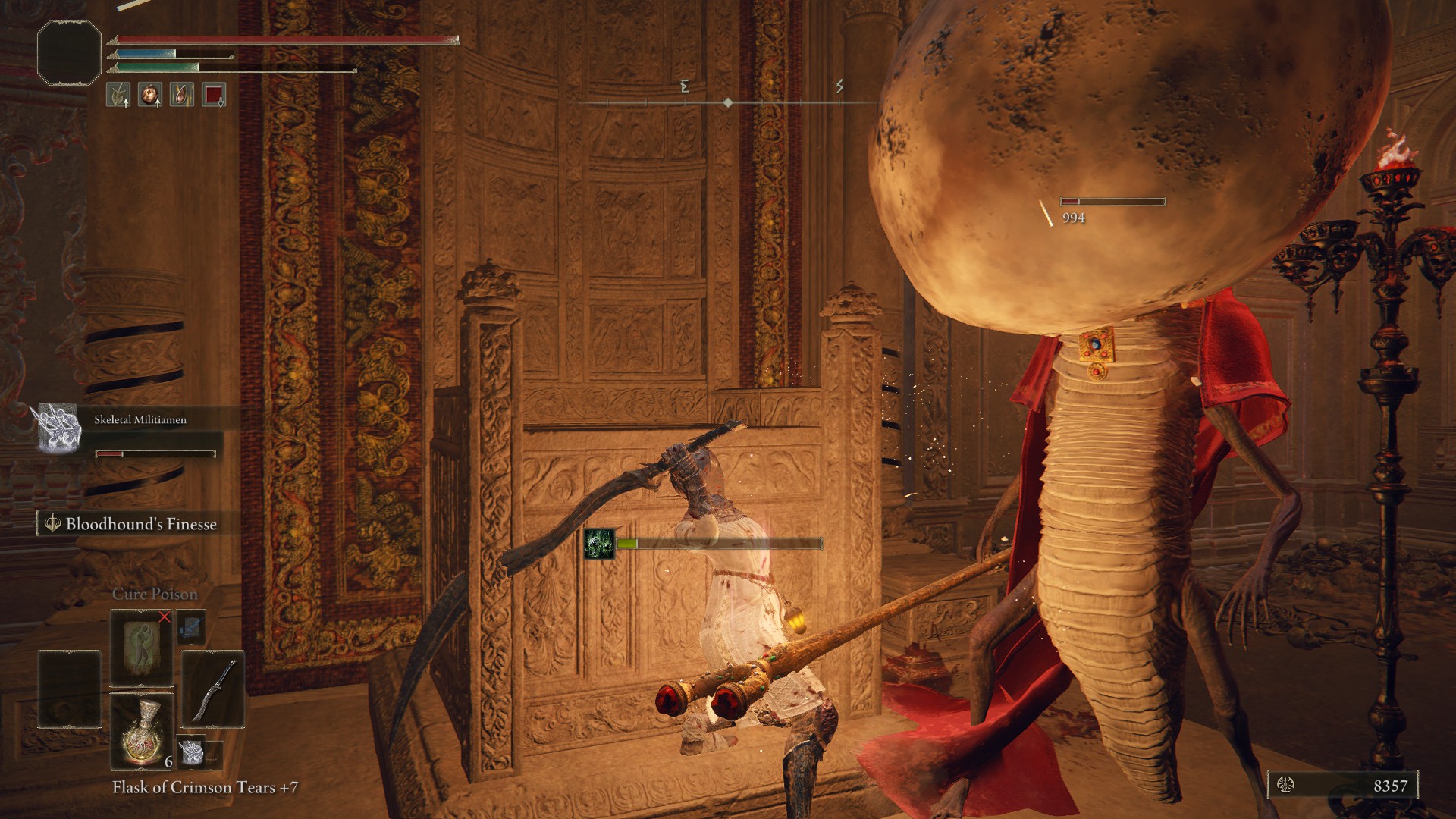Click the glowing teardrop buff icon
The image size is (1456, 819).
(x=181, y=95)
